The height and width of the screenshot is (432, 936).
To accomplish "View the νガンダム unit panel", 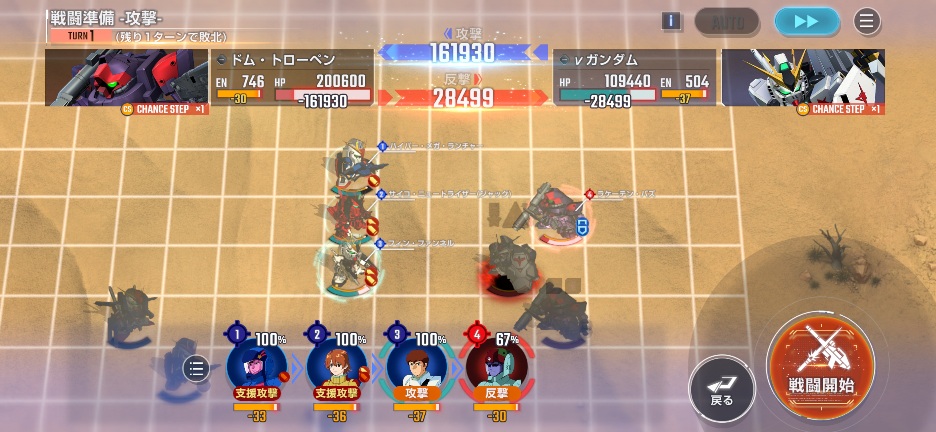I will tap(634, 78).
